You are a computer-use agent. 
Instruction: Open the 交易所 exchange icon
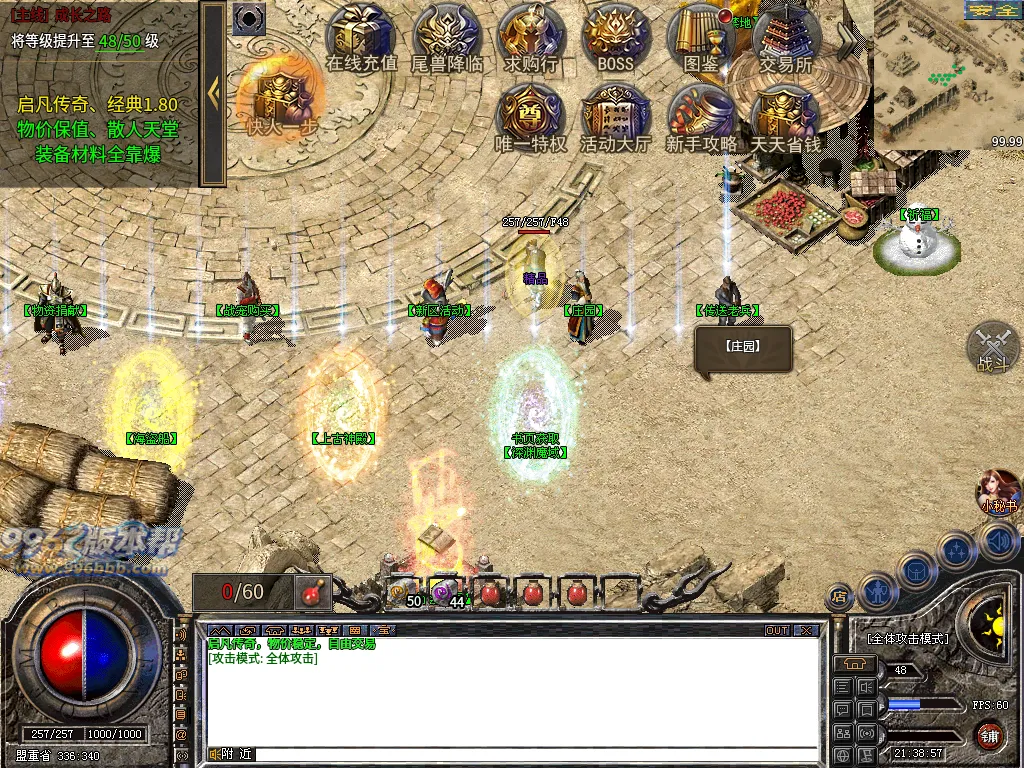786,38
